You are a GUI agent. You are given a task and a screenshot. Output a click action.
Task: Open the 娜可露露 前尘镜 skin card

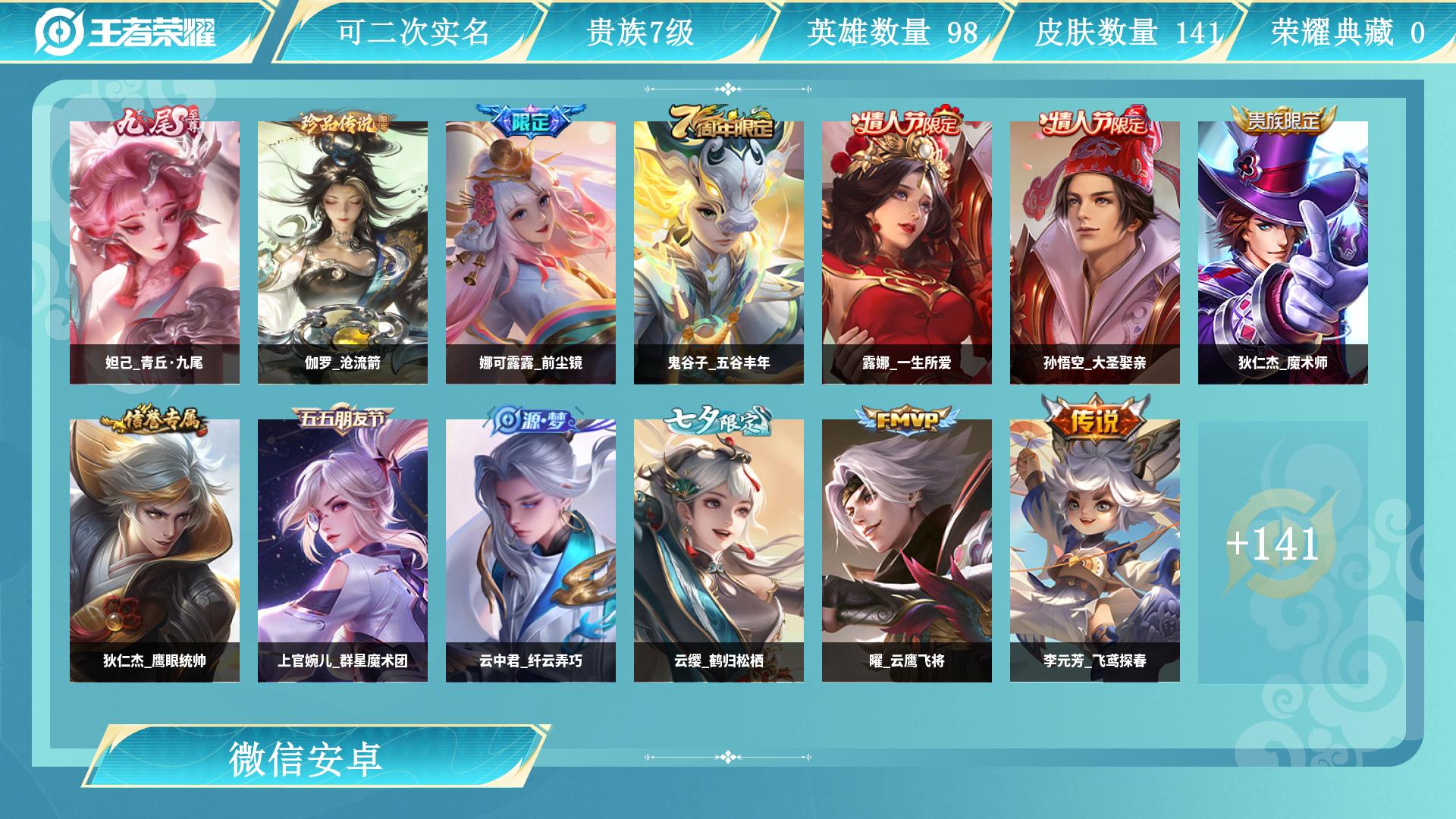(531, 253)
